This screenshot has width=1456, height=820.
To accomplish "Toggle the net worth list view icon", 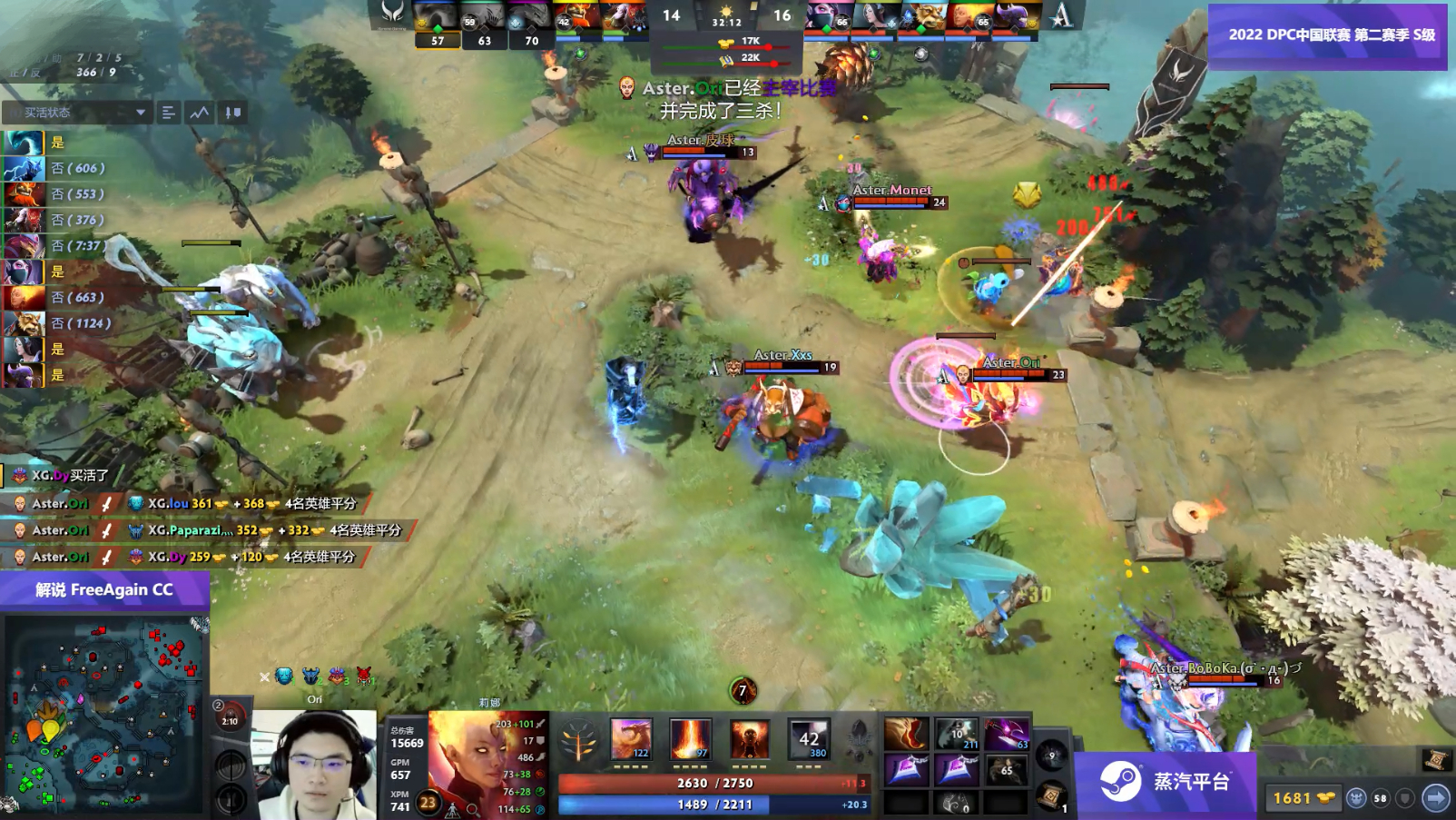I will [167, 113].
